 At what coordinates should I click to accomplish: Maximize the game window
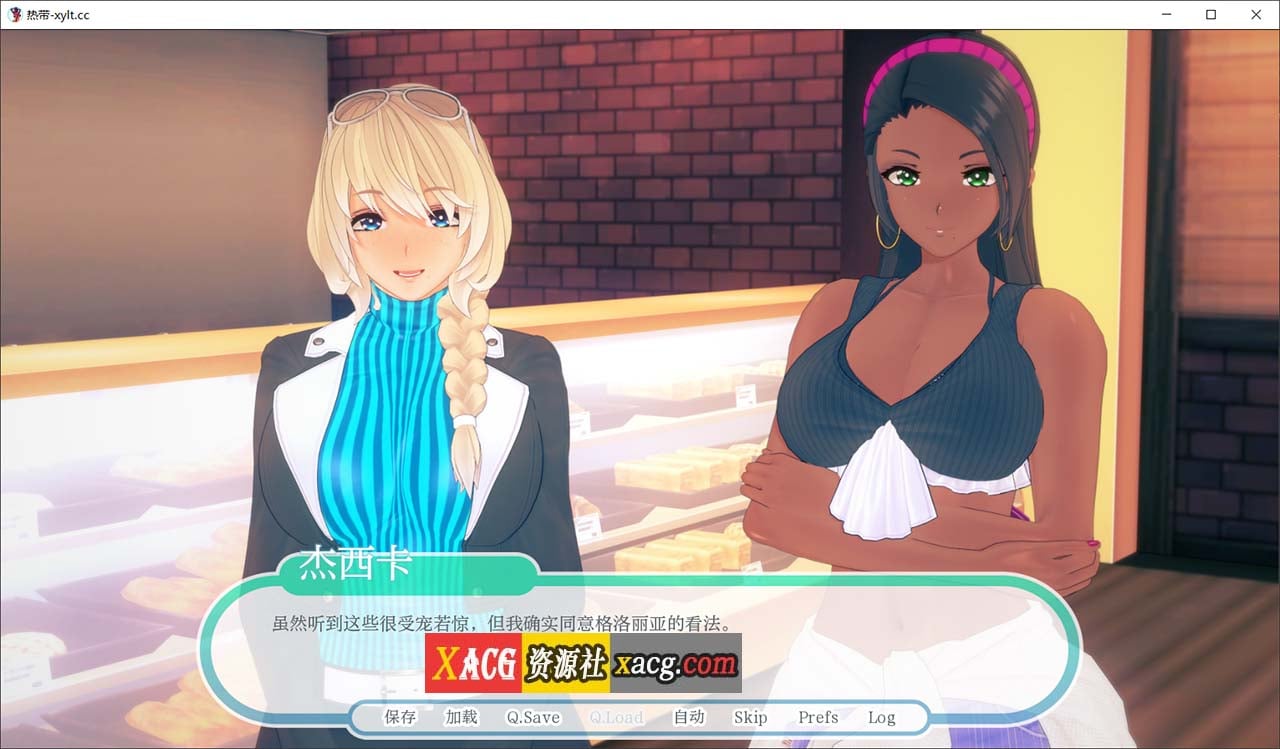pyautogui.click(x=1210, y=15)
